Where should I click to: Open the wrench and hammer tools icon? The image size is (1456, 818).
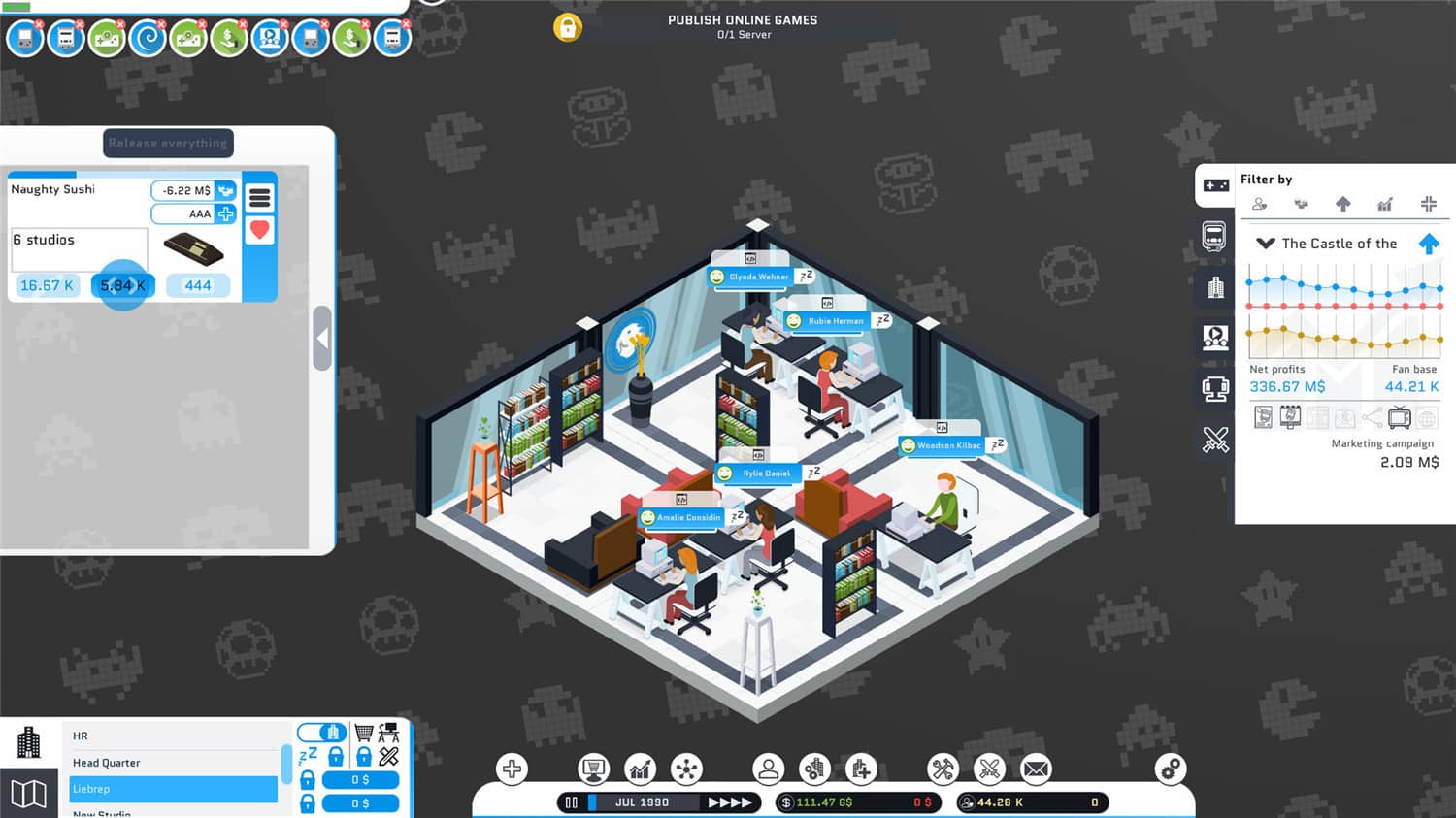[x=943, y=769]
